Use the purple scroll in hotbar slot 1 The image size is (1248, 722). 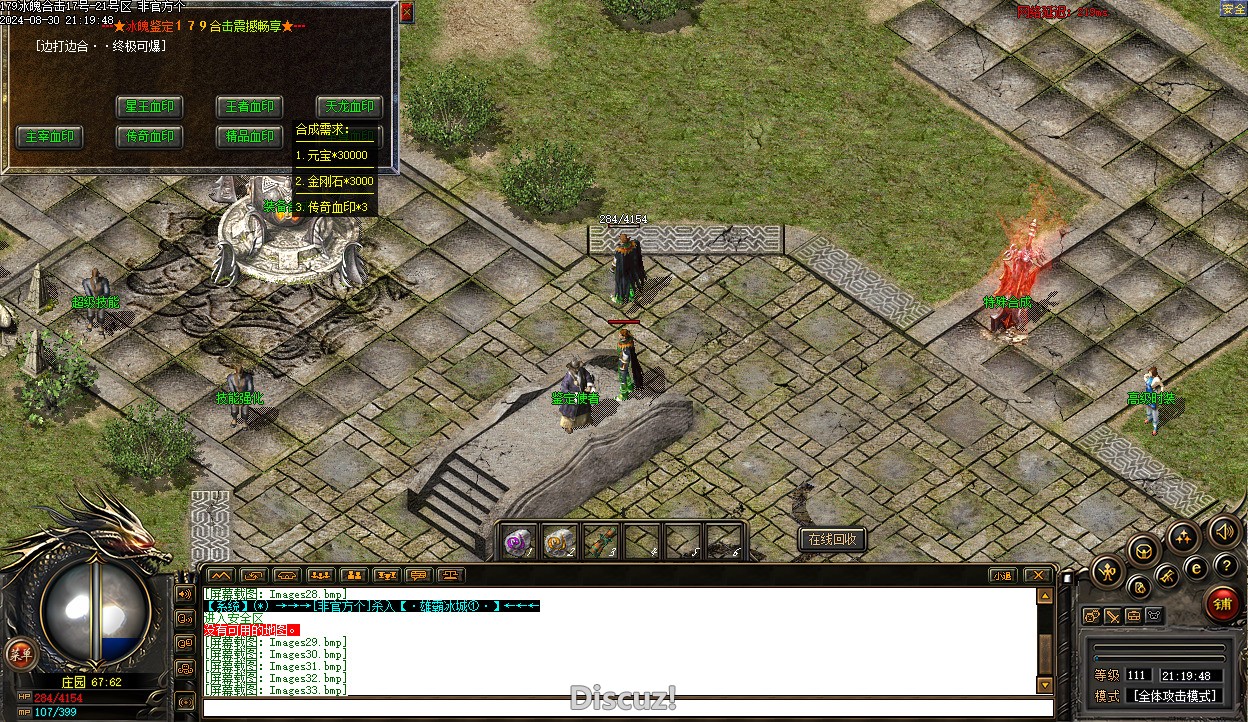click(518, 541)
